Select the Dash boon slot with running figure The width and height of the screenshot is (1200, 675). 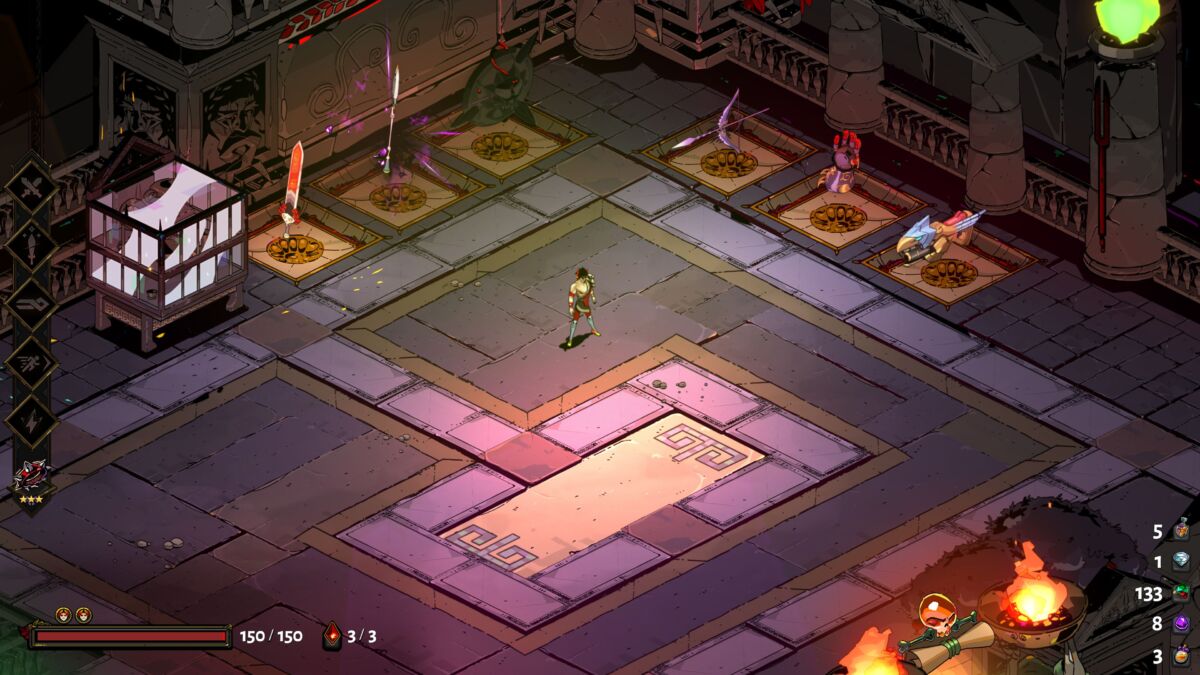point(31,360)
